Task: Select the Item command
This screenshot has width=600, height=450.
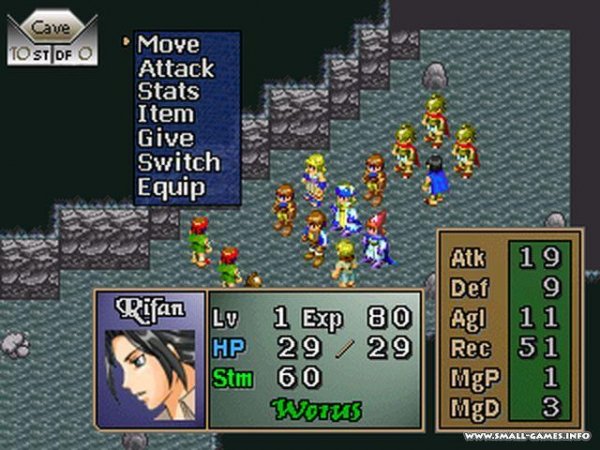Action: pos(165,115)
